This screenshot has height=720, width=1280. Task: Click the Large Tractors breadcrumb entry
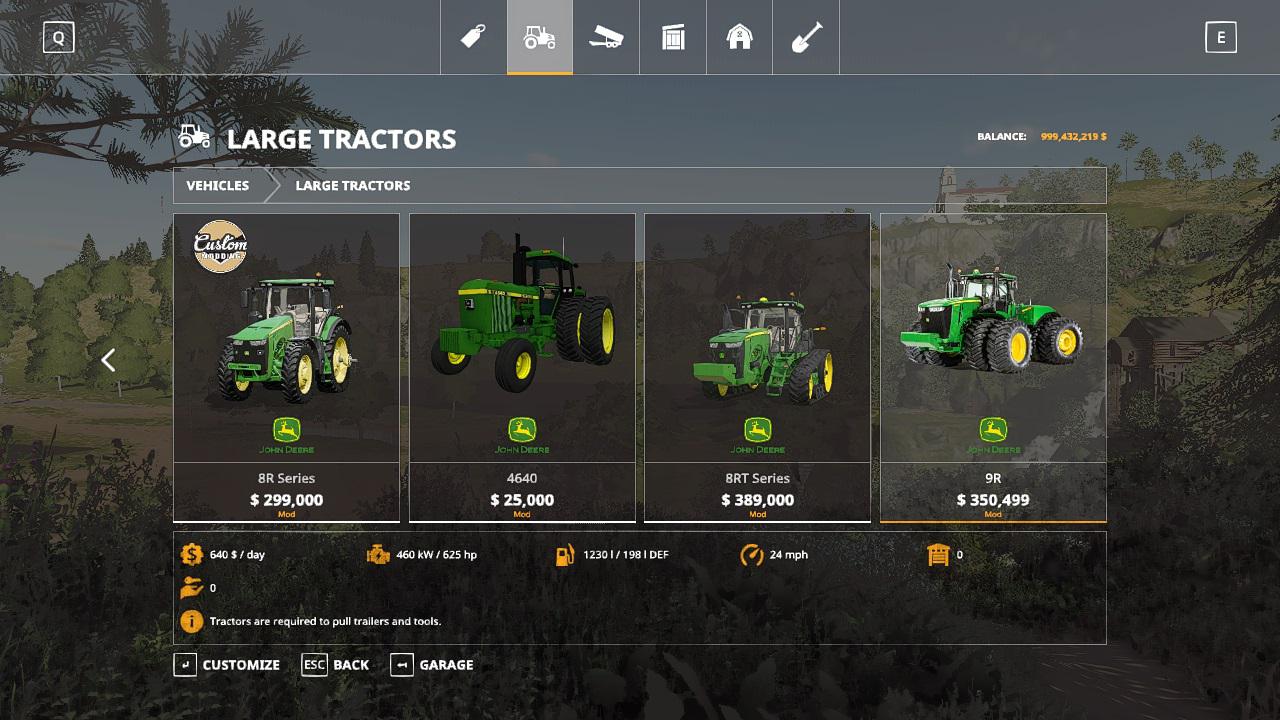coord(353,186)
